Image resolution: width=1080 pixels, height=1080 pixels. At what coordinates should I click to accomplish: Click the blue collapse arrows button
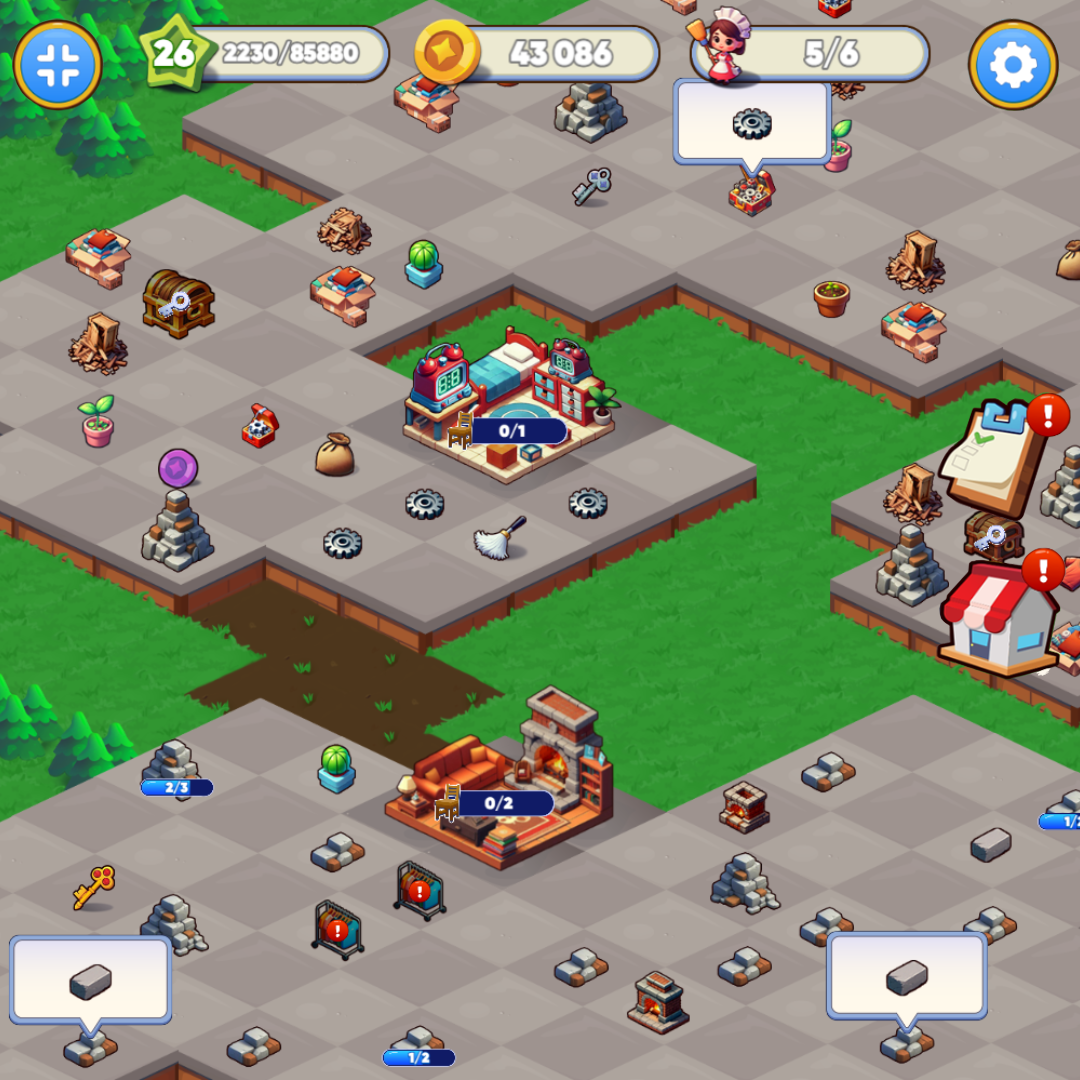click(58, 65)
